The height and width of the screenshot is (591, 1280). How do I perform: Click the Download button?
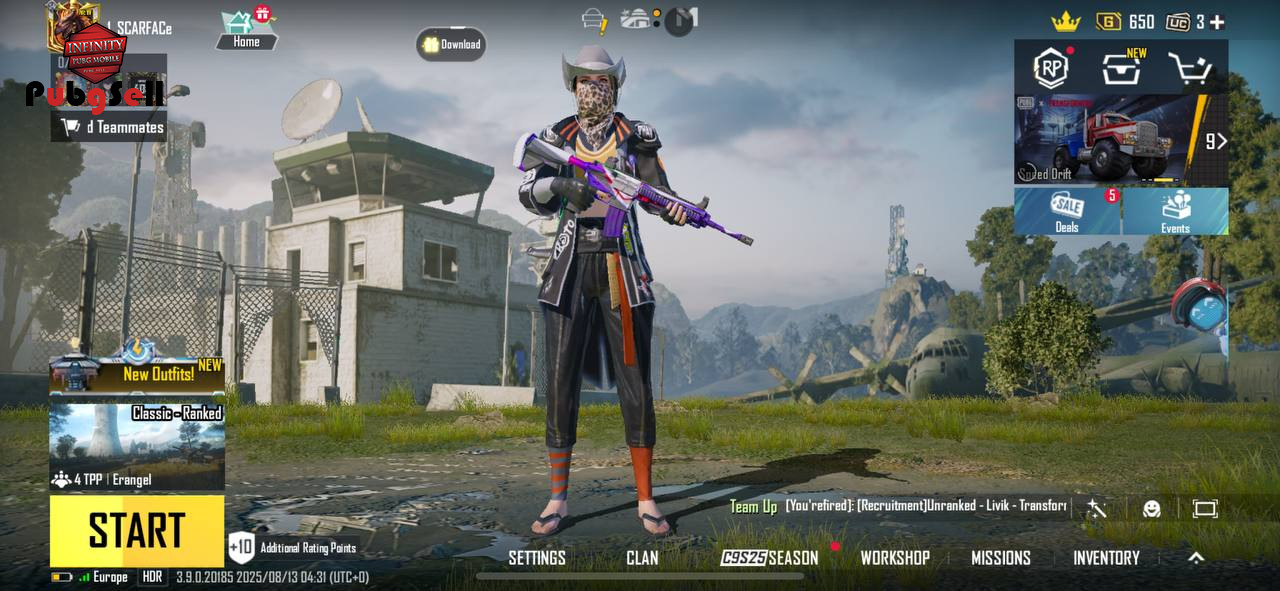(x=451, y=44)
